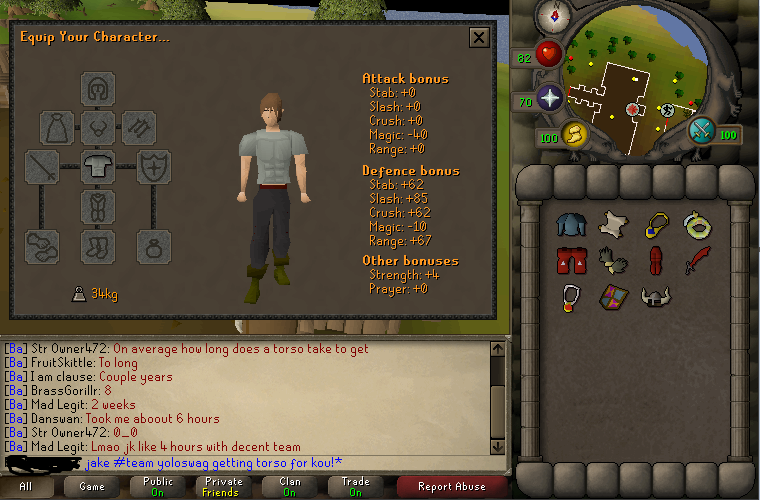Viewport: 760px width, 500px height.
Task: Switch chat to the Game tab
Action: [x=91, y=487]
